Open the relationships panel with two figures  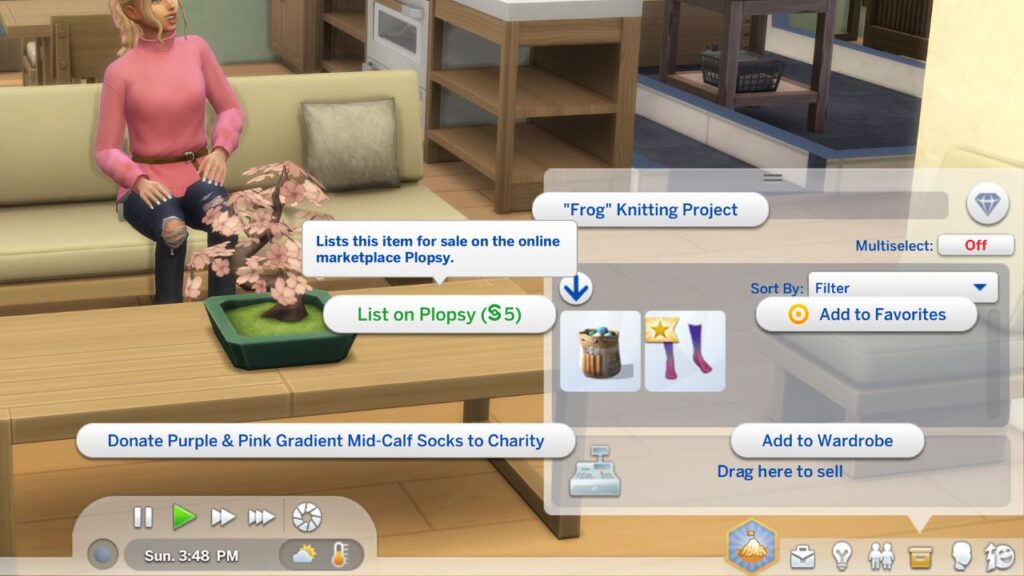coord(881,556)
